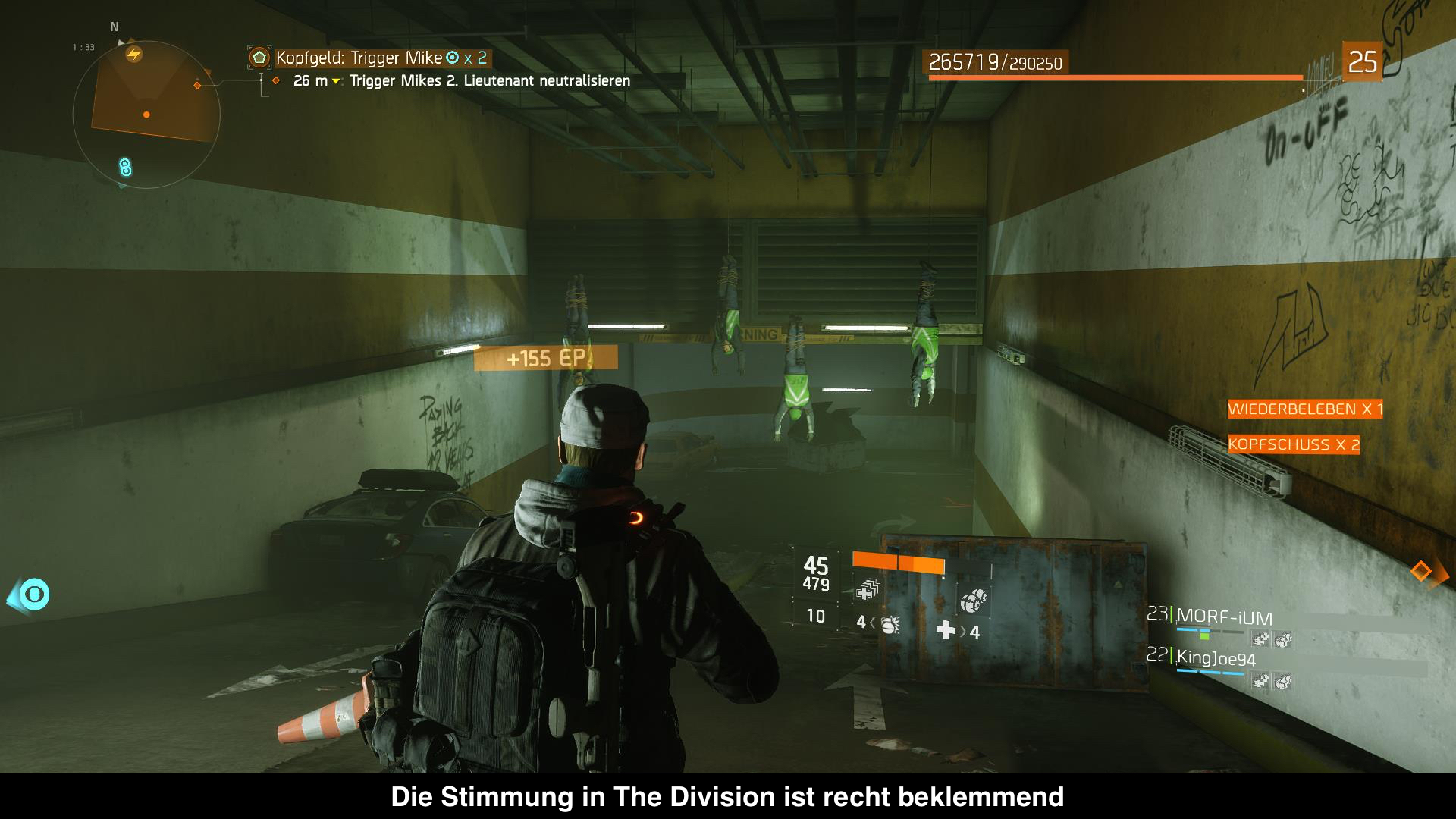The width and height of the screenshot is (1456, 819).
Task: Click the orange diamond waypoint at the screen edge
Action: pyautogui.click(x=1421, y=571)
